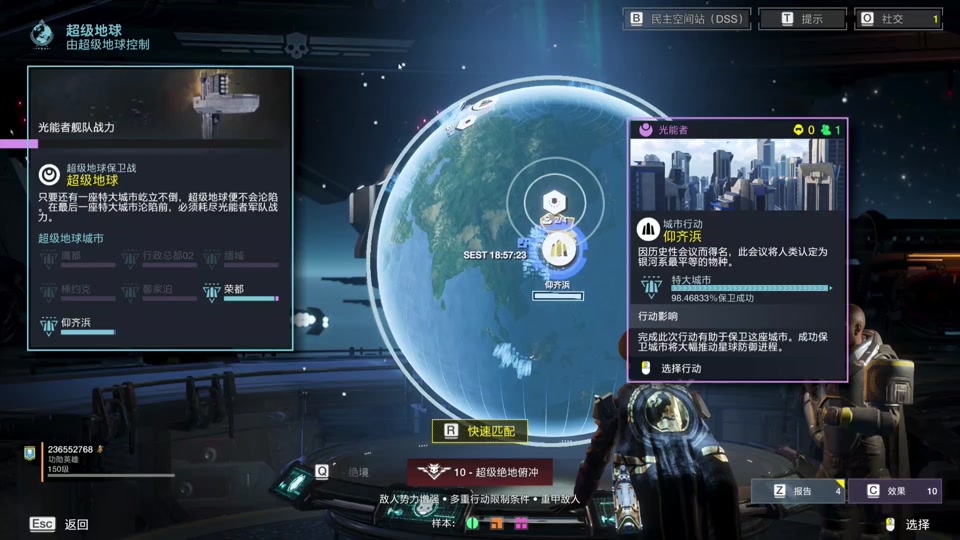Select the 仰齐浜 city marker on the globe
960x540 pixels.
tap(558, 251)
